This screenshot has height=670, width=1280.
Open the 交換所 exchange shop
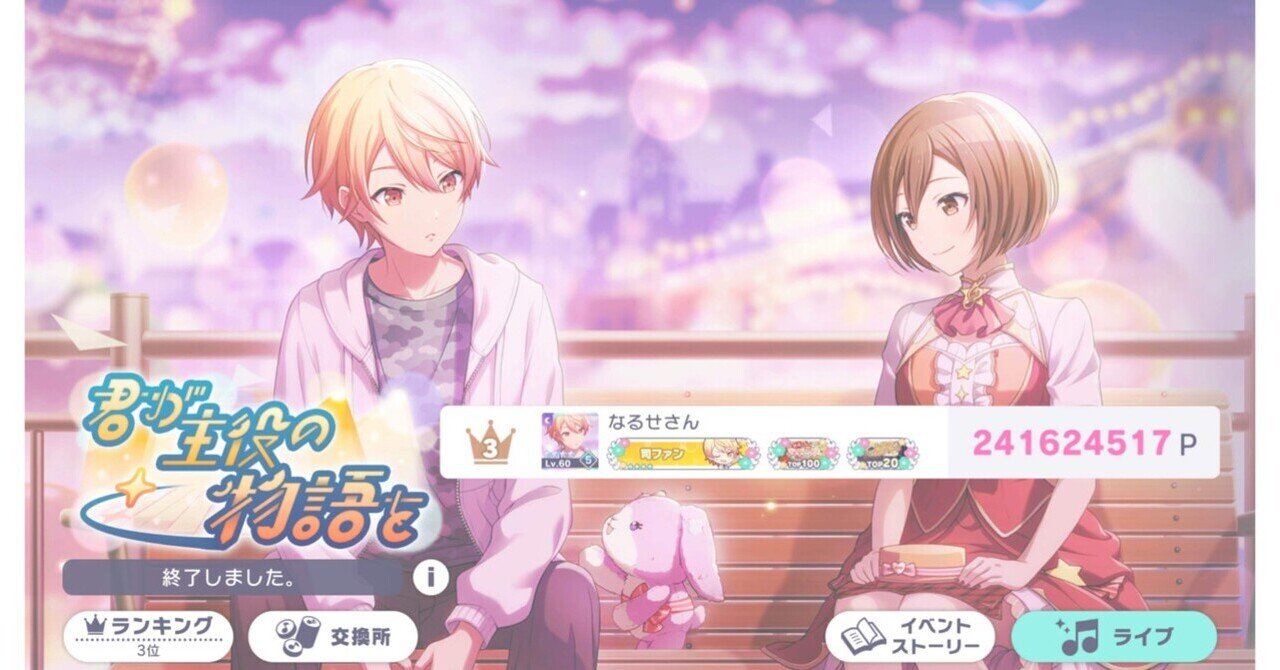[332, 634]
